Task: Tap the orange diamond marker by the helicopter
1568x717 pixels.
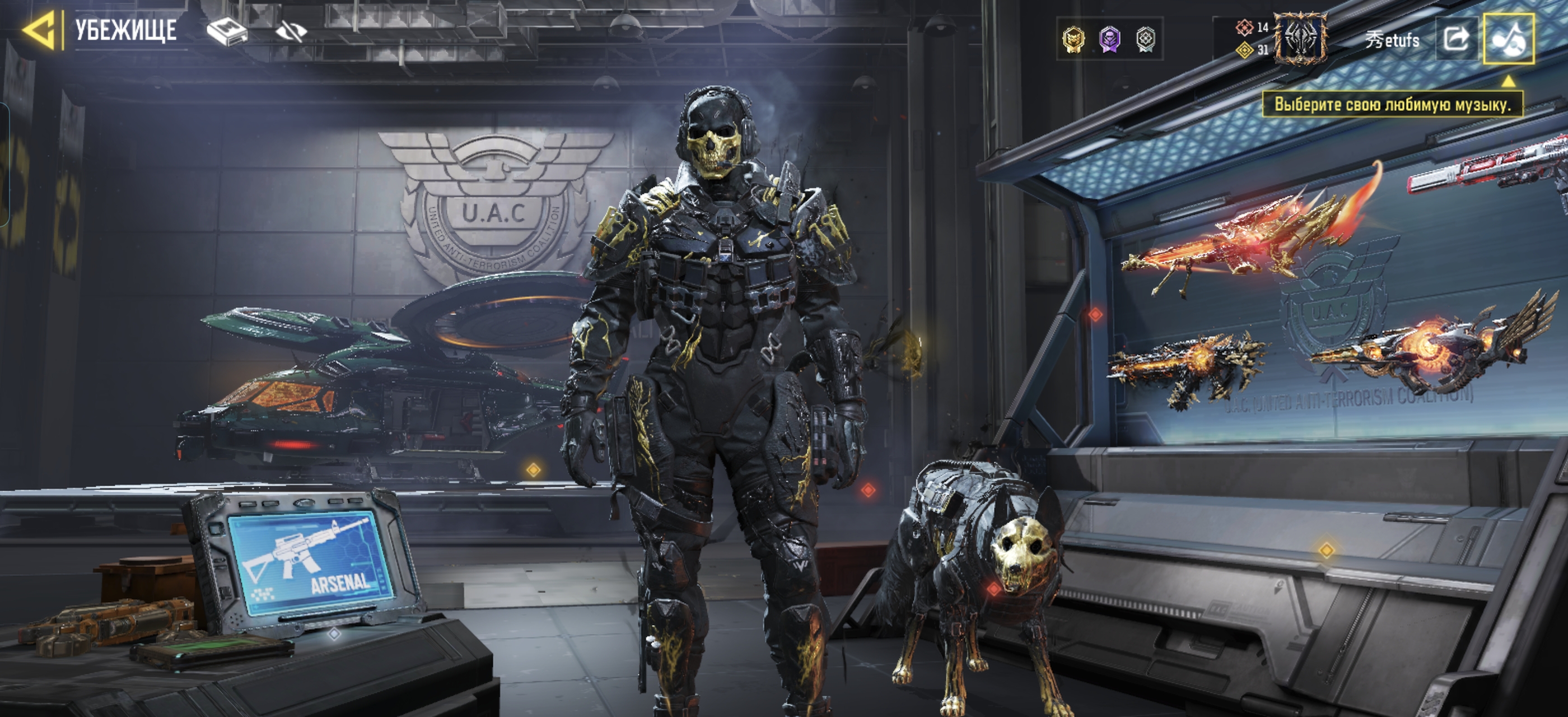Action: [x=534, y=470]
